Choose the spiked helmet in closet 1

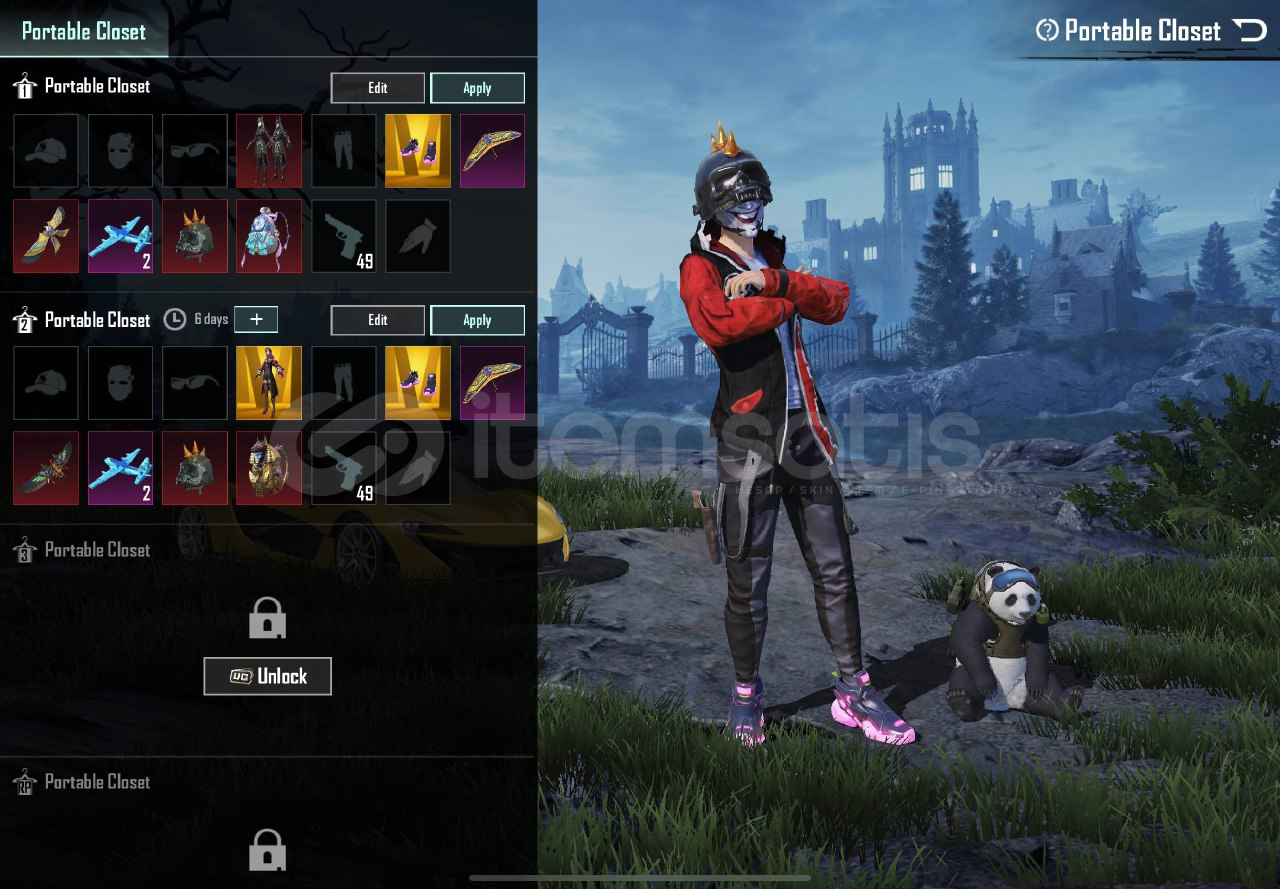pos(195,236)
